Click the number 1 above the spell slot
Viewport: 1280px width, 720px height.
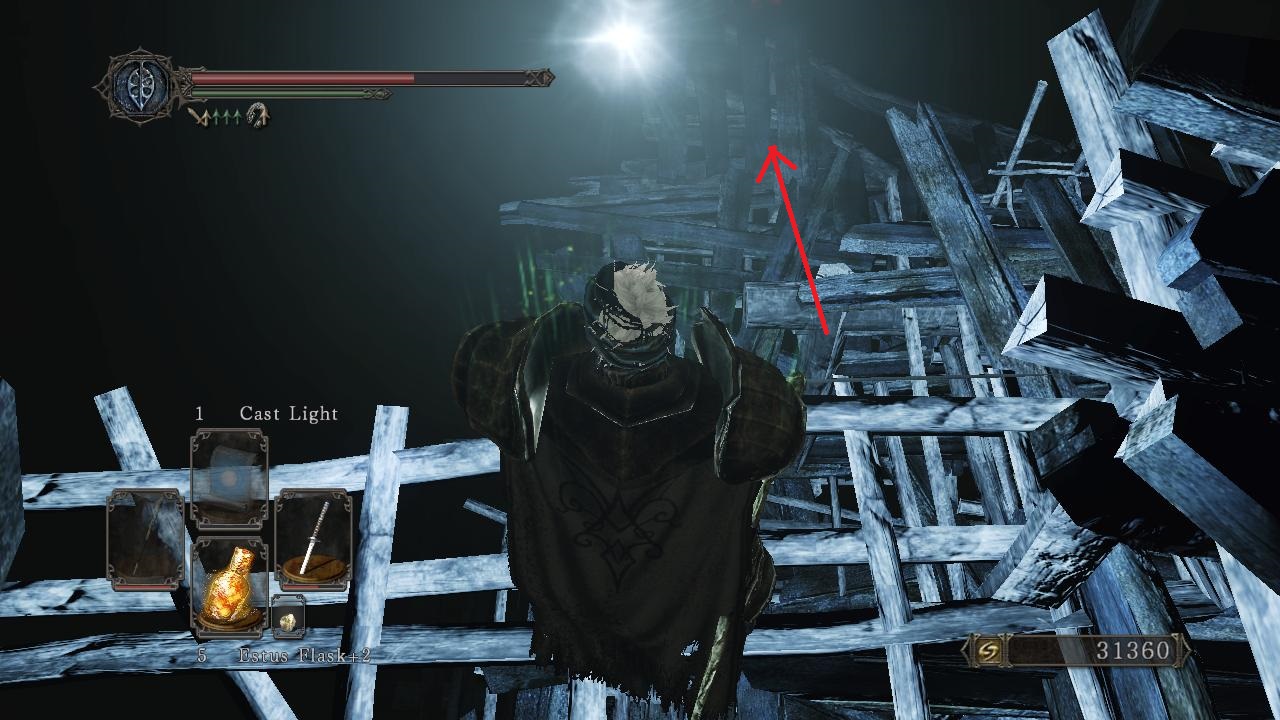(x=200, y=413)
